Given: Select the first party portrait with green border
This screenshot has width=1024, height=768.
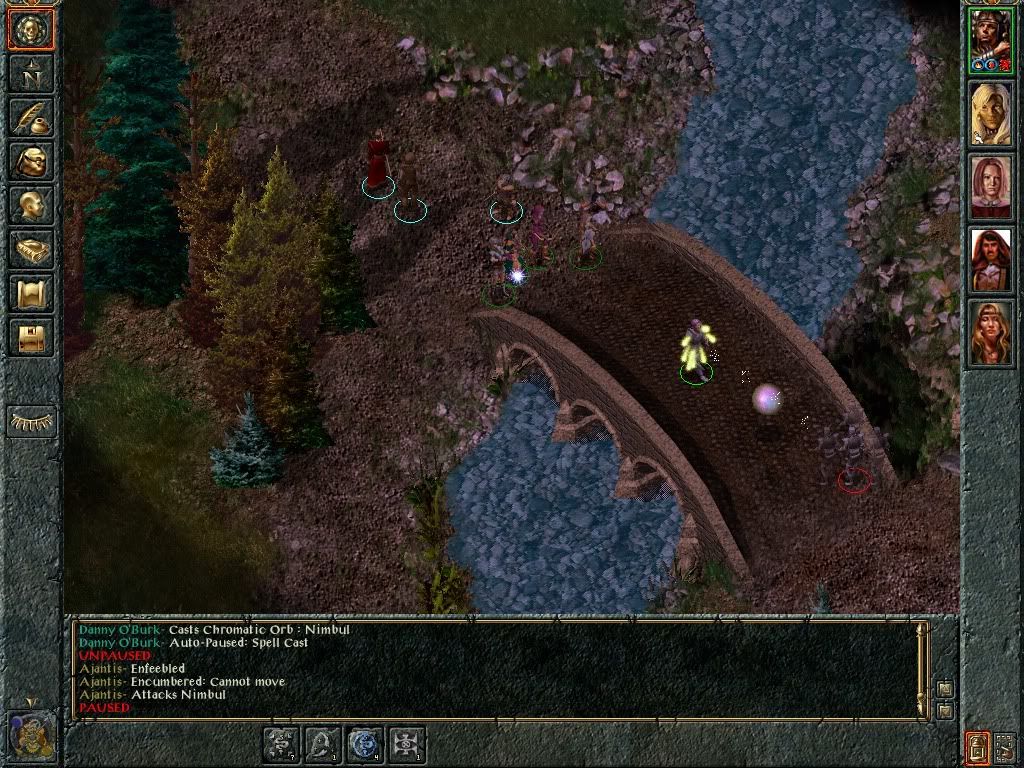Looking at the screenshot, I should pyautogui.click(x=991, y=41).
